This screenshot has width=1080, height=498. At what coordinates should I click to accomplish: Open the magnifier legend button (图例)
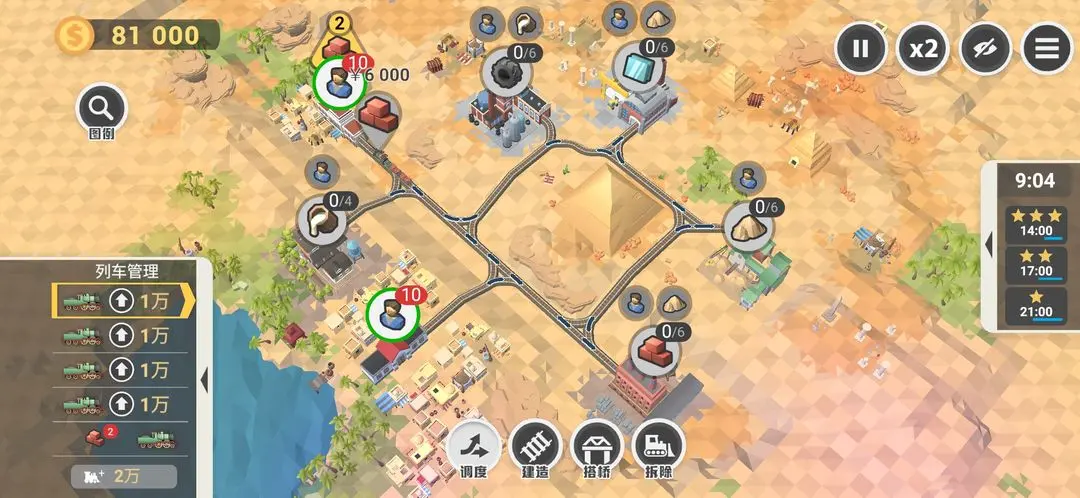click(101, 108)
